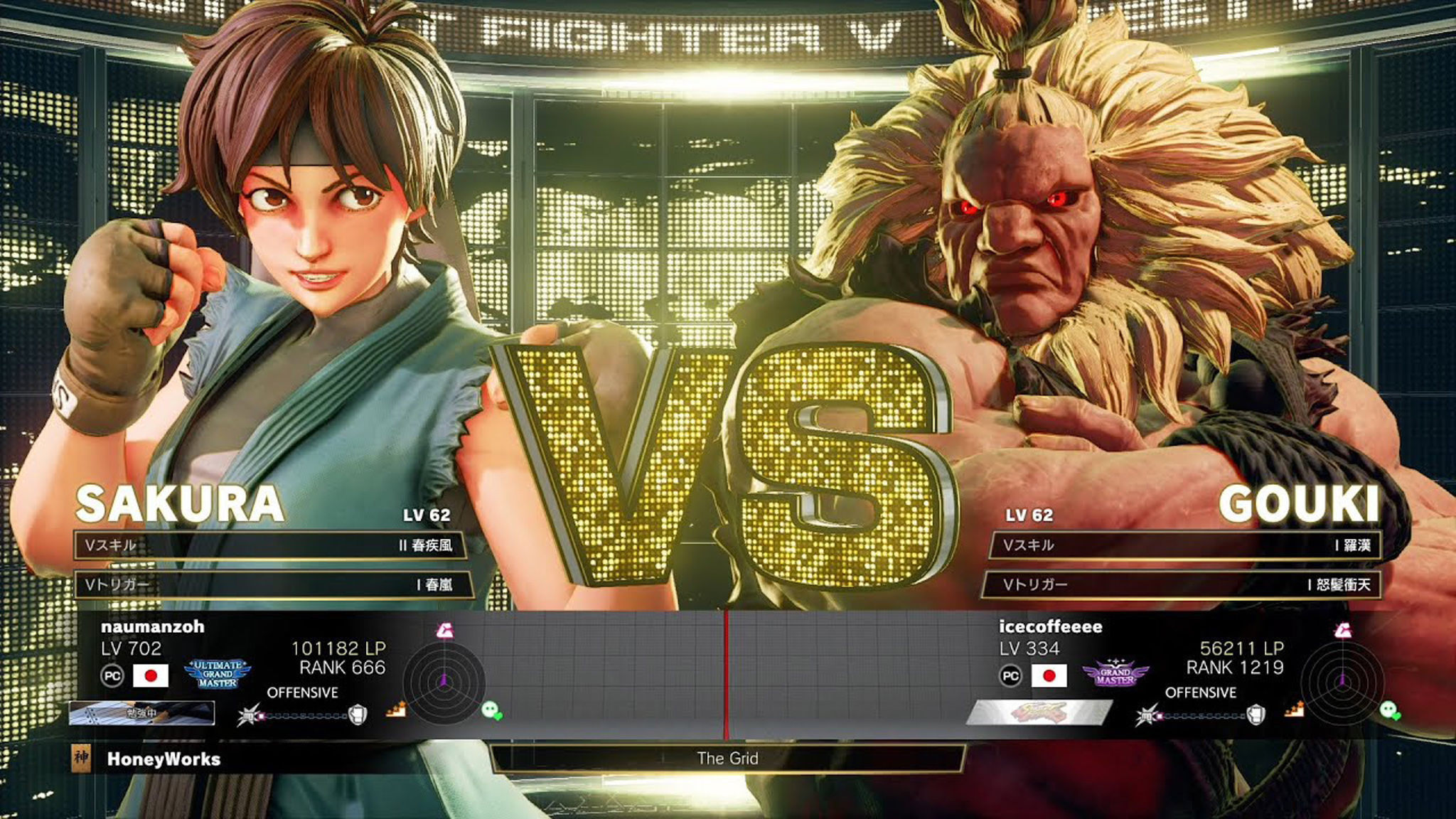
Task: Click the Ultimate Grand Master league badge
Action: (218, 674)
